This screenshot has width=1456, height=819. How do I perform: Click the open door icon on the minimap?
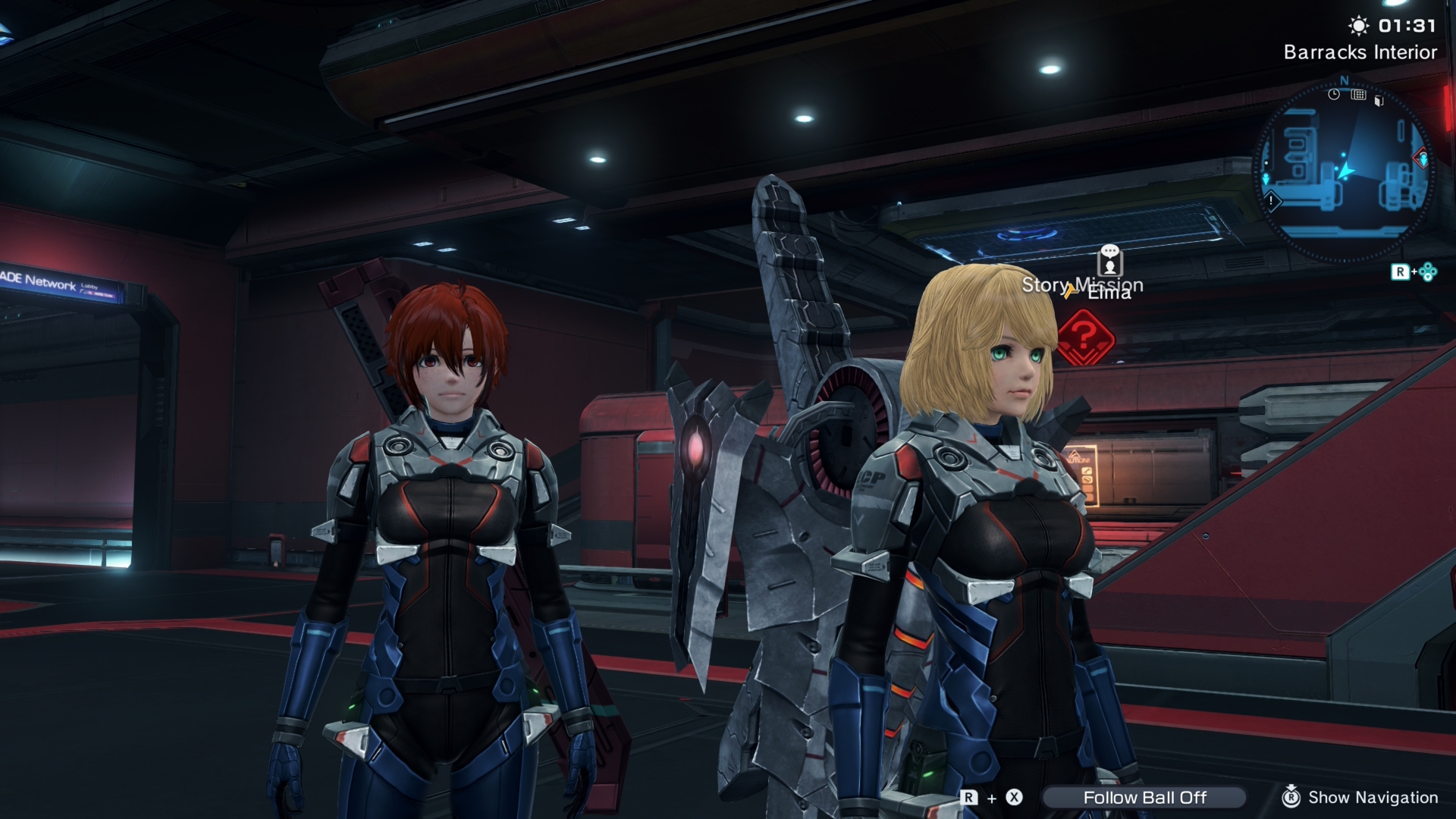[x=1379, y=100]
